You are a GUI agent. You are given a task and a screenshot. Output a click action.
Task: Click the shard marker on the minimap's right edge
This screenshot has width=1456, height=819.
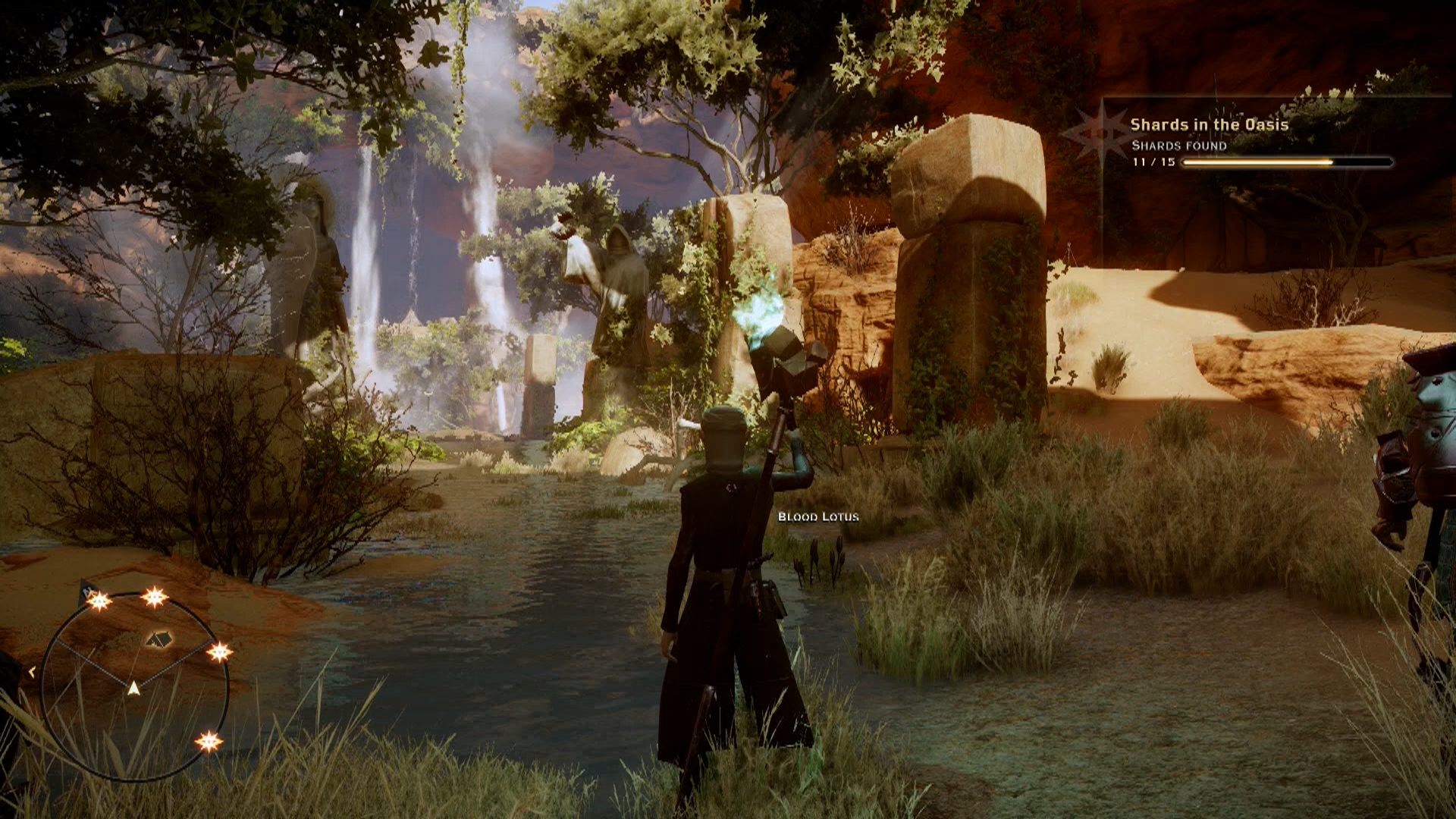(220, 651)
